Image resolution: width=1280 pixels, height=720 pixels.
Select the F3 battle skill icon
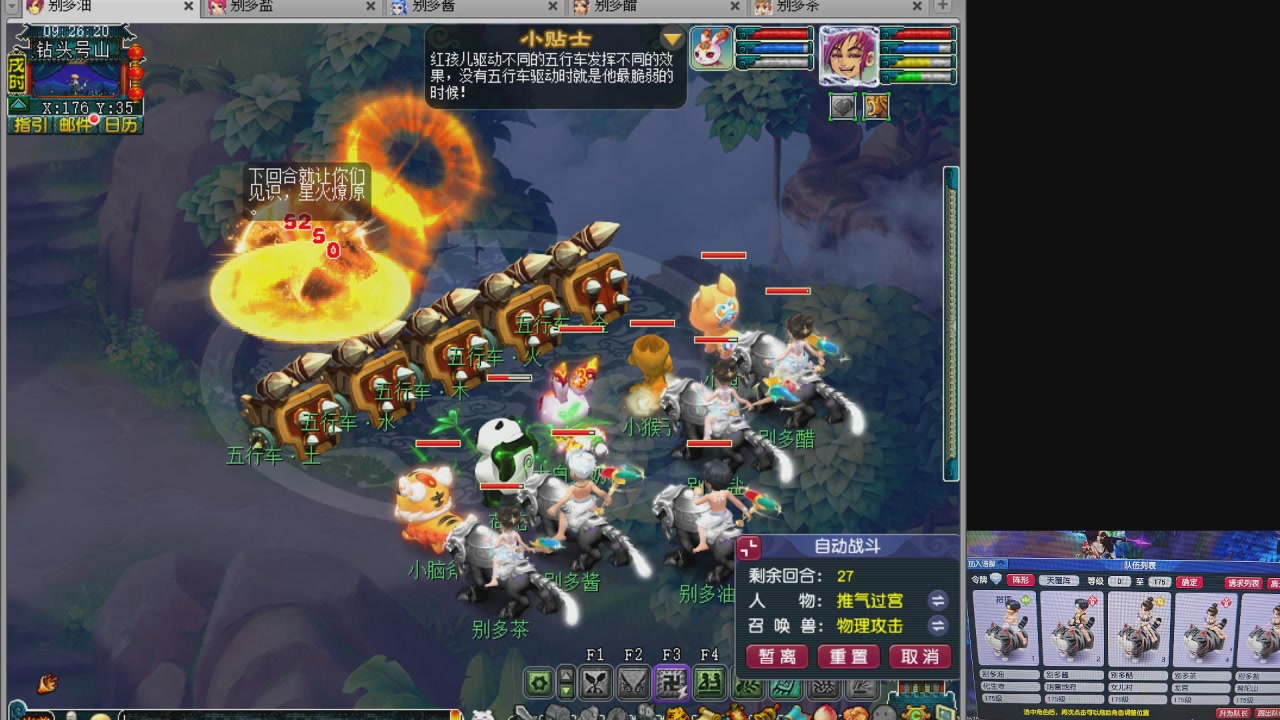(671, 681)
